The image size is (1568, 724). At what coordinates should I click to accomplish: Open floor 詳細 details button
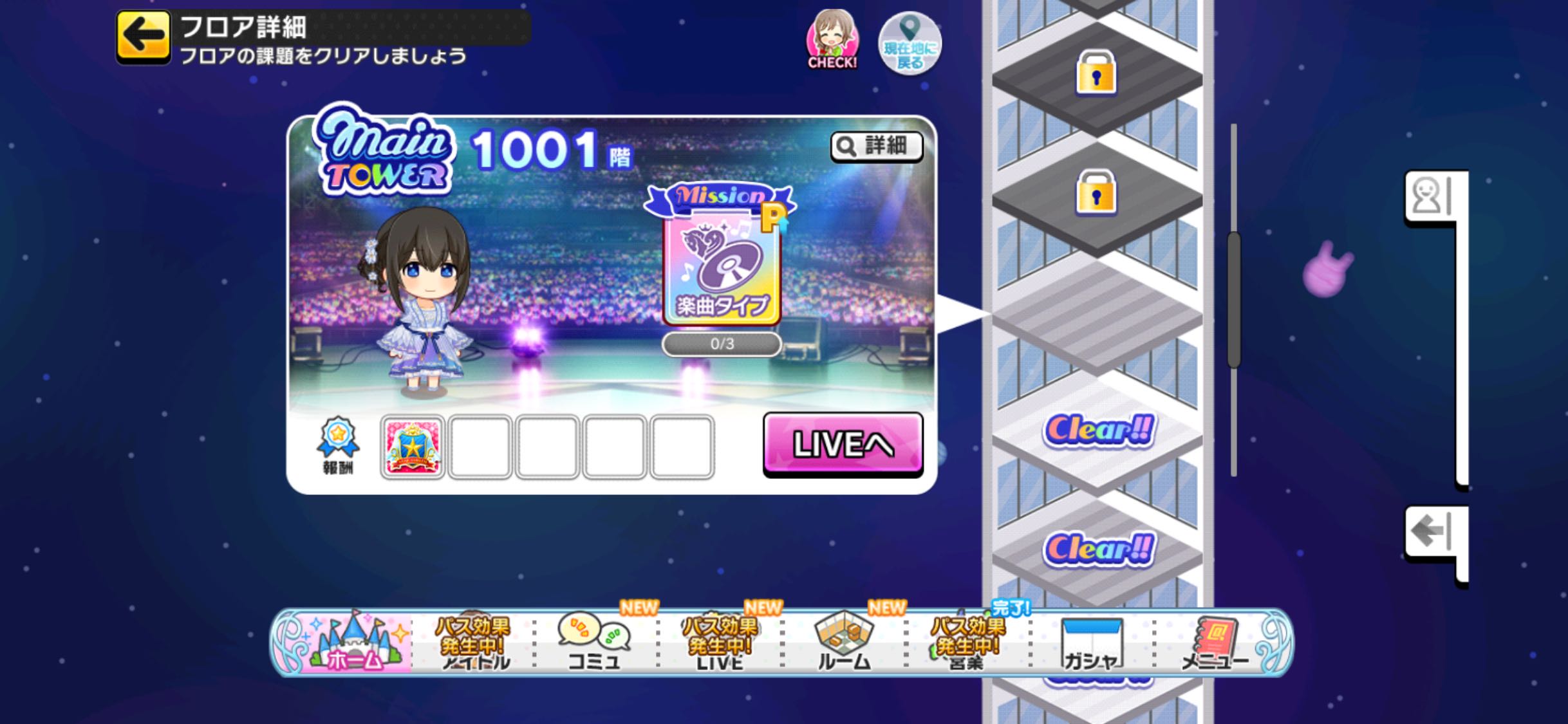coord(877,147)
